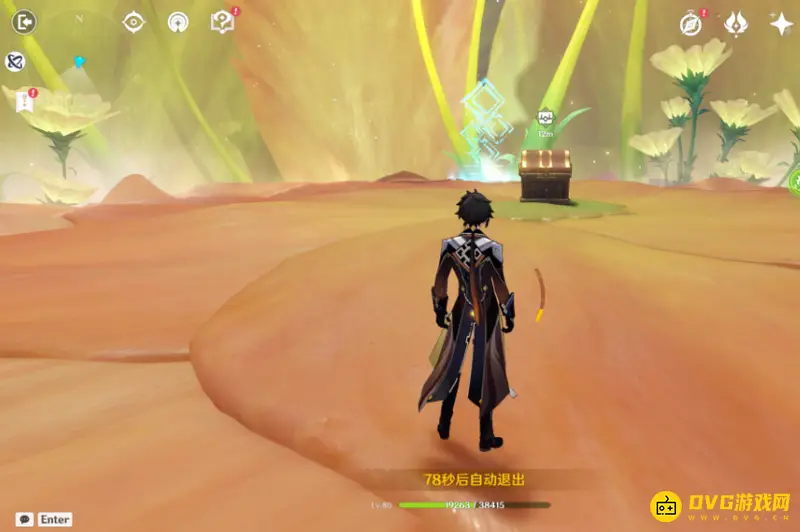The image size is (800, 532).
Task: Click the green button at right edge
Action: 794,182
